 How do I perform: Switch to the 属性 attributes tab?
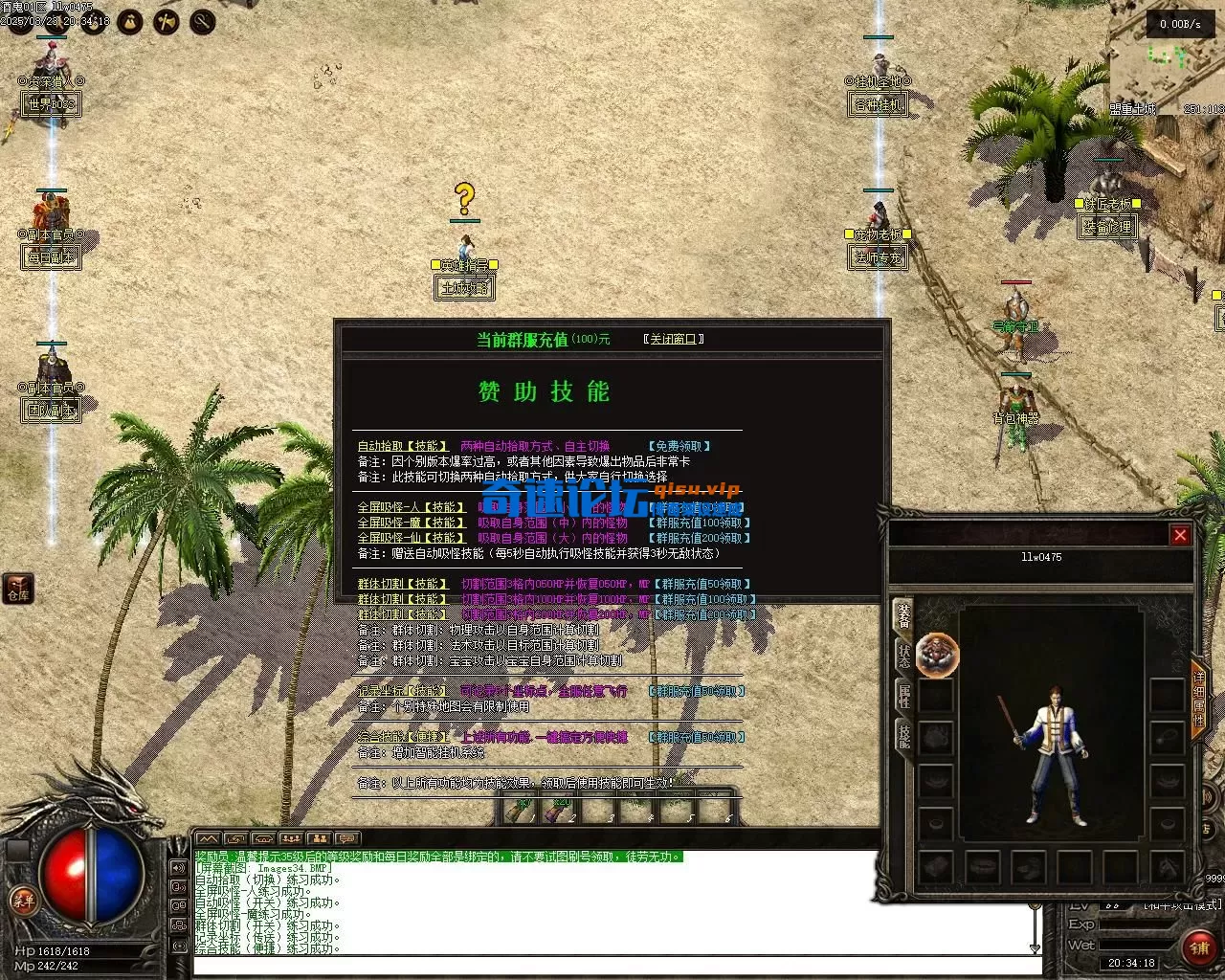point(903,696)
